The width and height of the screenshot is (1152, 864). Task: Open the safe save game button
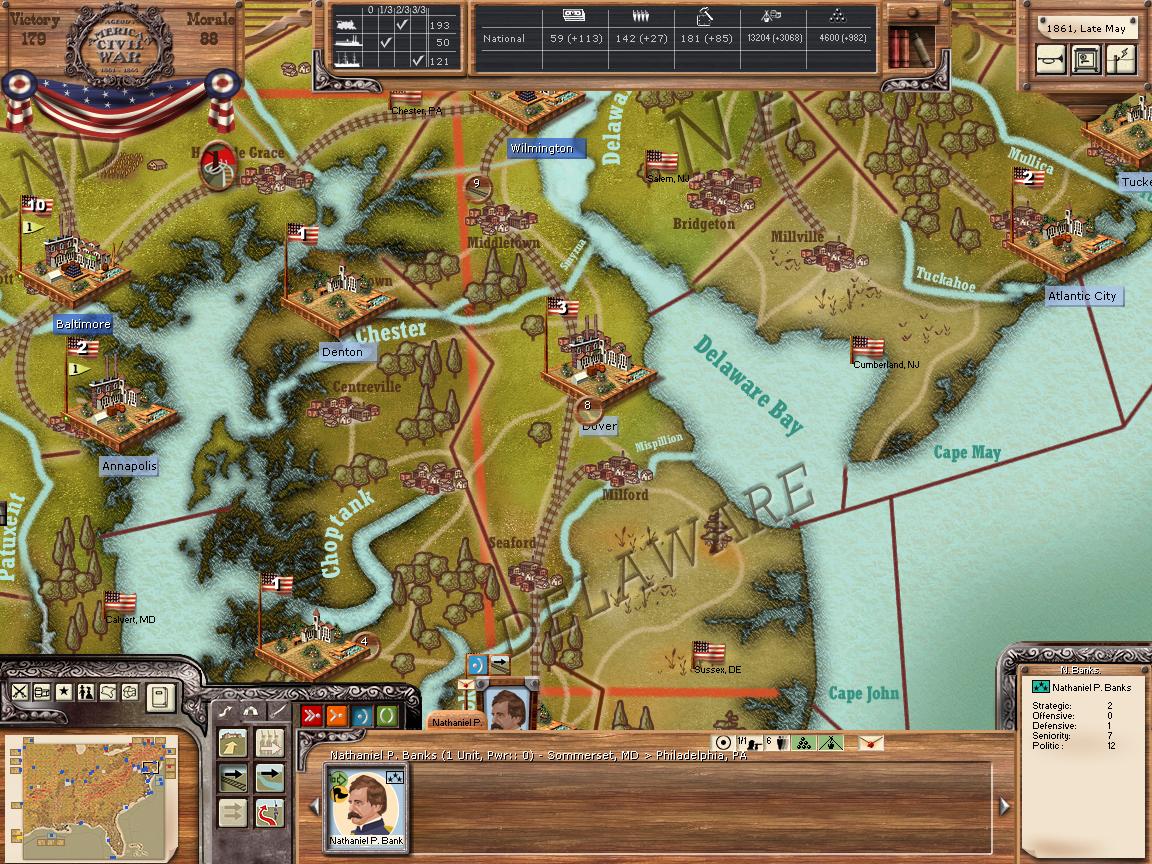(1085, 60)
